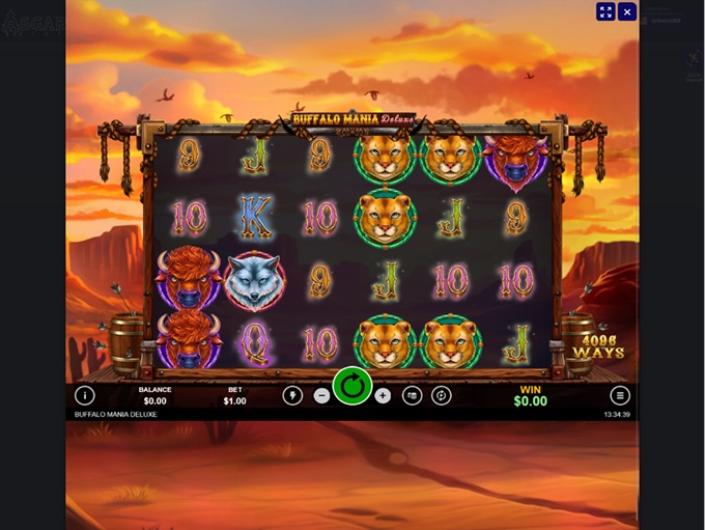Toggle the lightning bolt turbo spin

click(292, 395)
